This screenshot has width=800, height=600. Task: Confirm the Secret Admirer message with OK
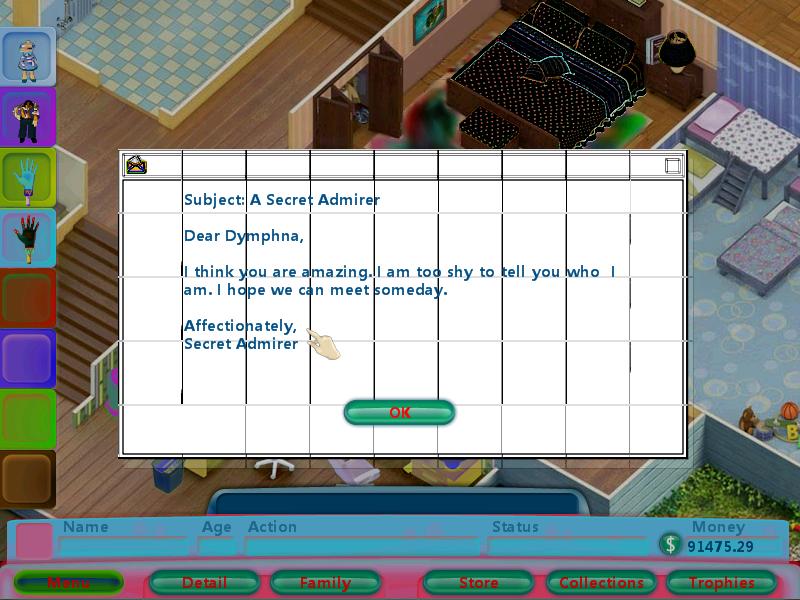coord(399,412)
